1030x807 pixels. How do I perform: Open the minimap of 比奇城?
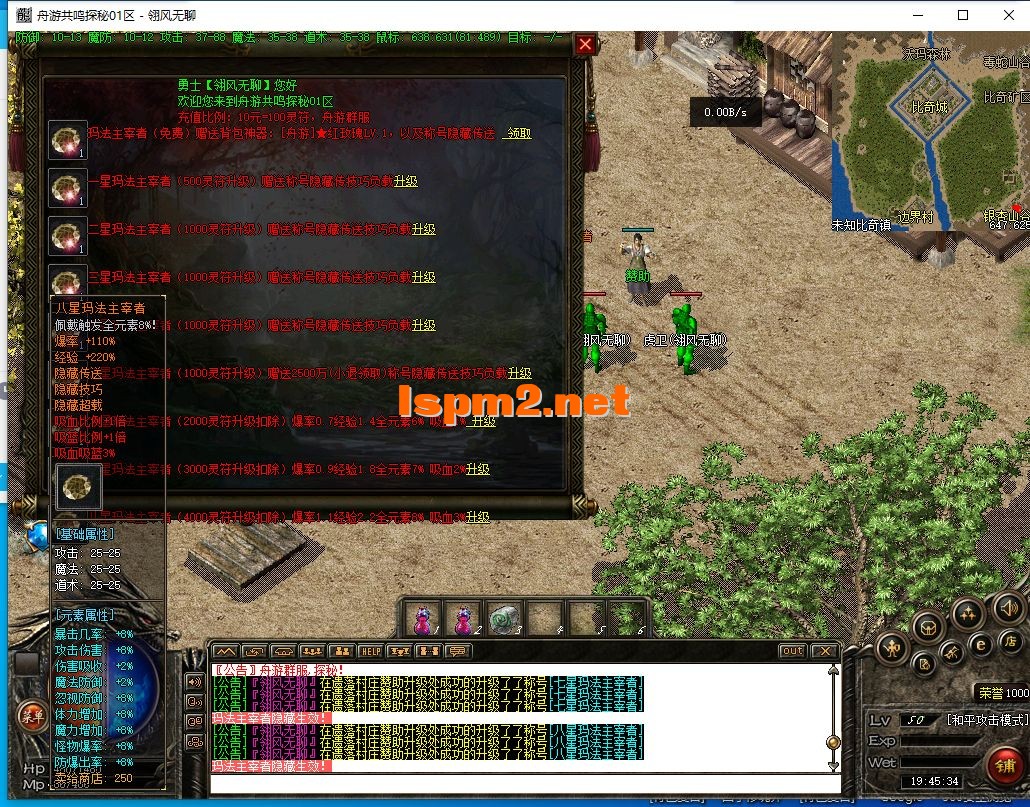click(x=930, y=130)
